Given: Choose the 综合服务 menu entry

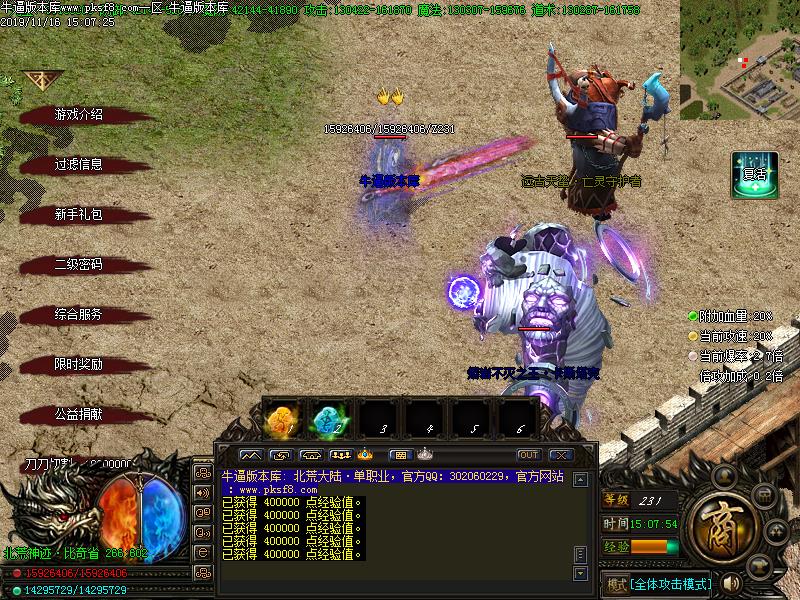Looking at the screenshot, I should click(78, 315).
